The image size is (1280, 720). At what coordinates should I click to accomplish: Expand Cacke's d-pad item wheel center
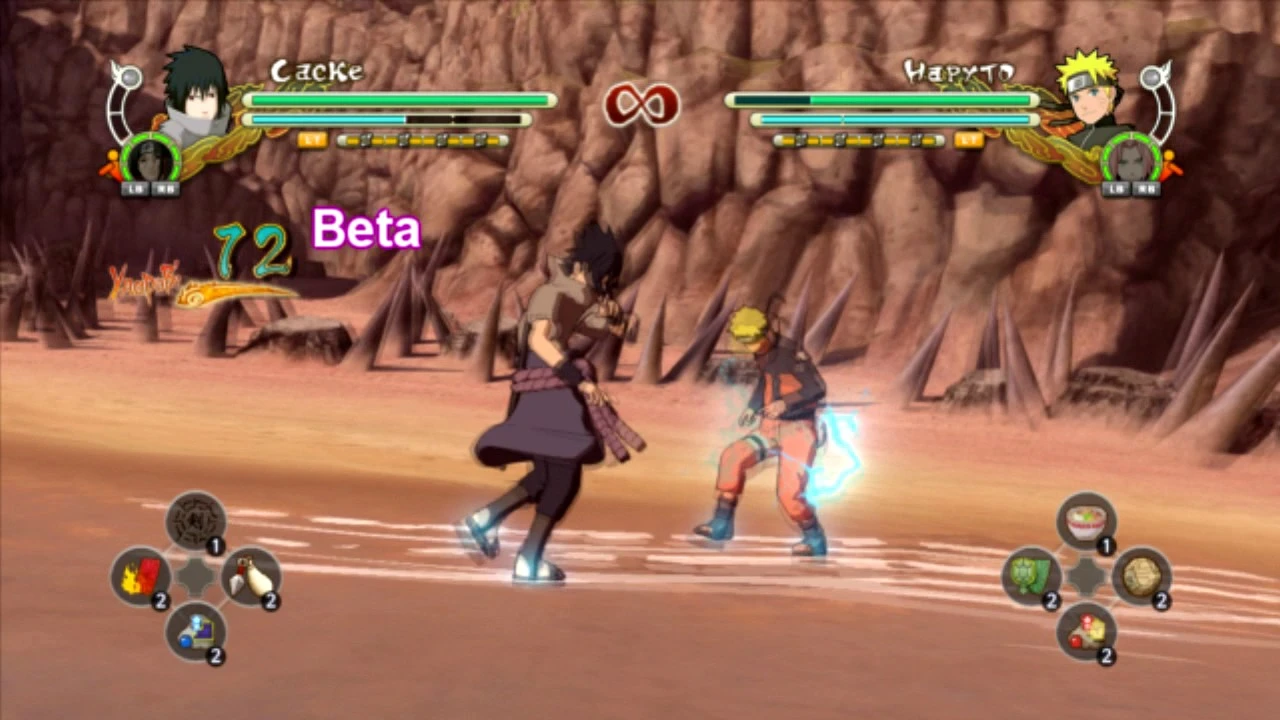[x=194, y=578]
